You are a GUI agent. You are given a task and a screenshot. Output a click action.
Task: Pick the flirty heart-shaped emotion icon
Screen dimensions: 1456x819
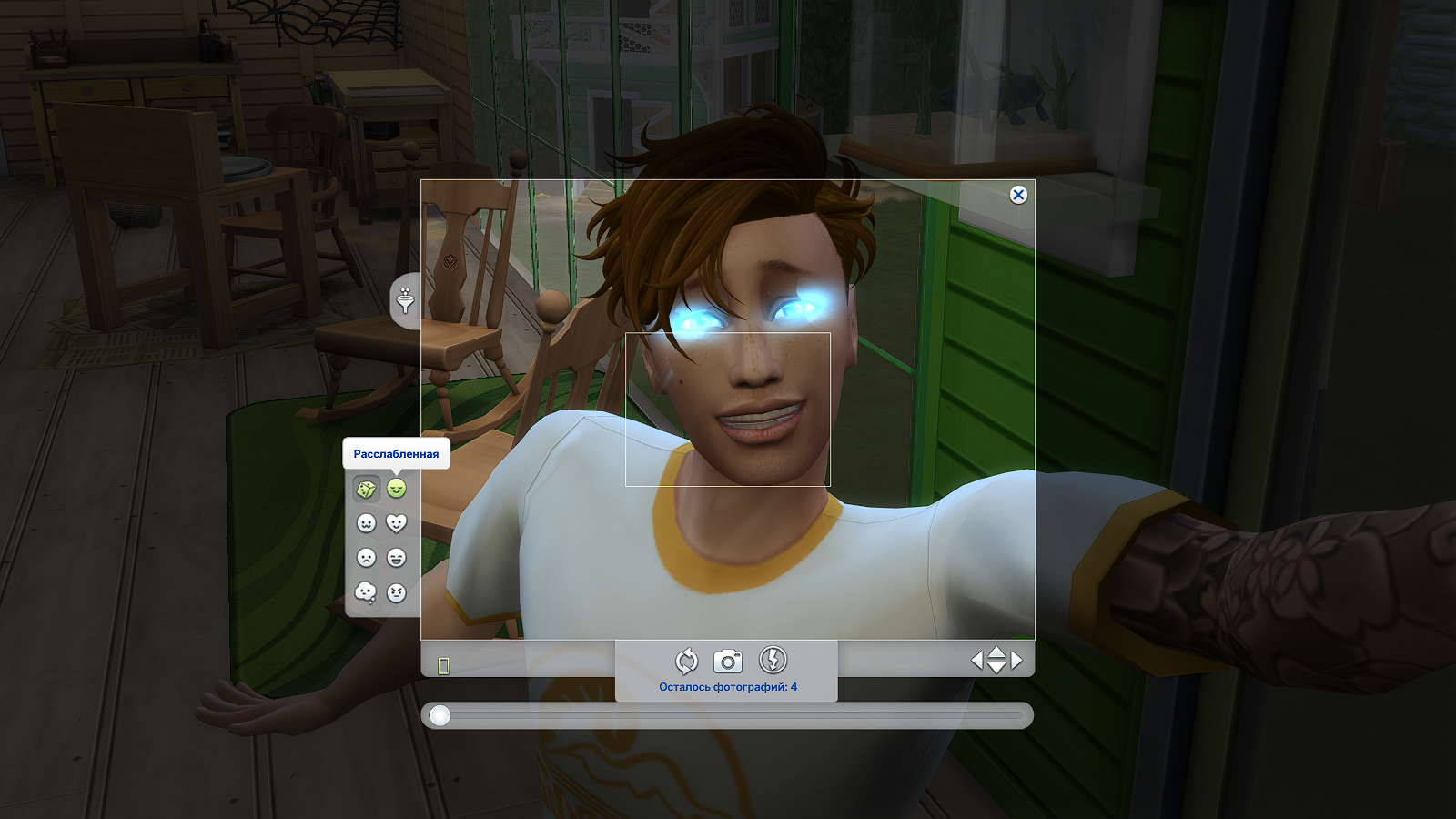click(396, 521)
